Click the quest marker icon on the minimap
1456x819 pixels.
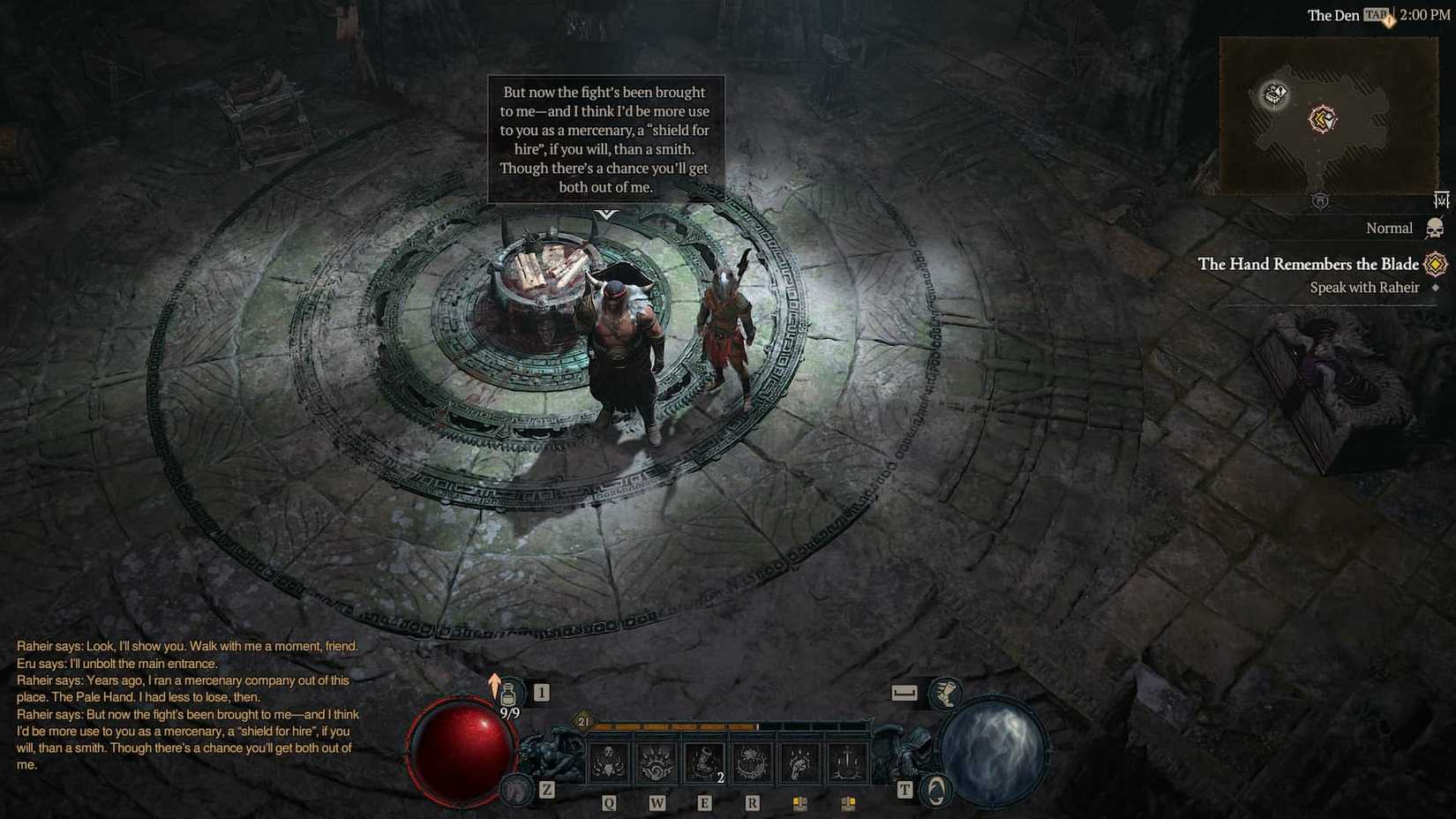click(x=1321, y=118)
